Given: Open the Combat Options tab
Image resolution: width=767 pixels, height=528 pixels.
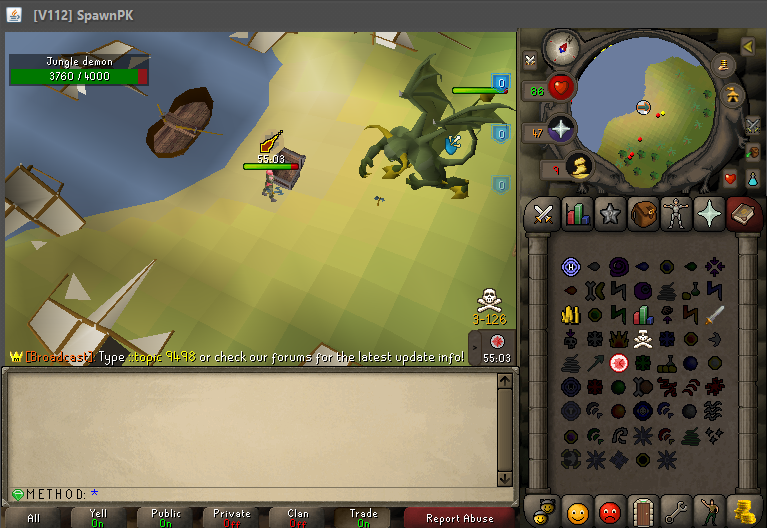Looking at the screenshot, I should click(x=544, y=213).
